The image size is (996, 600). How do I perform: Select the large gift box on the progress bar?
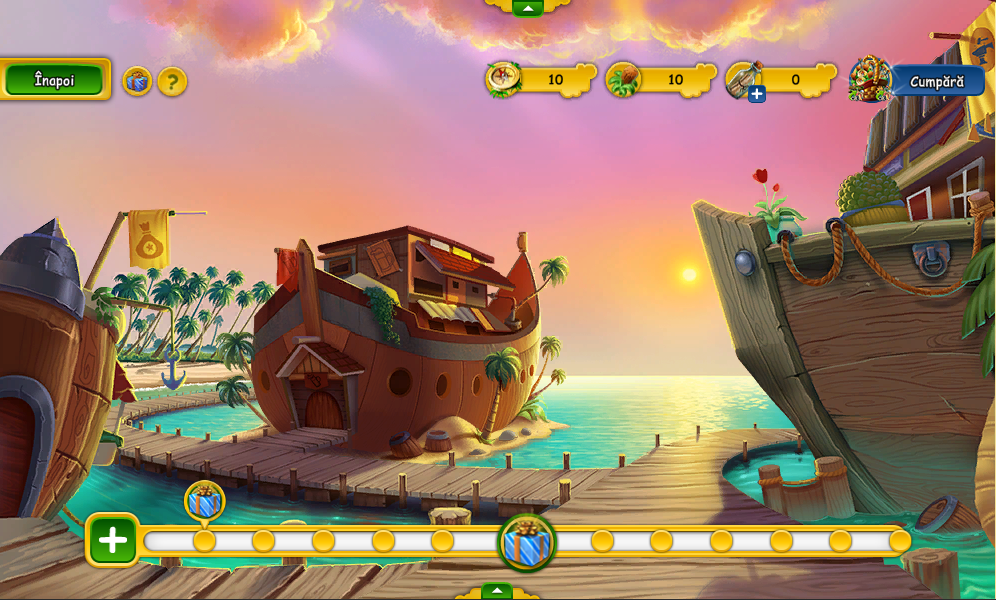click(527, 543)
